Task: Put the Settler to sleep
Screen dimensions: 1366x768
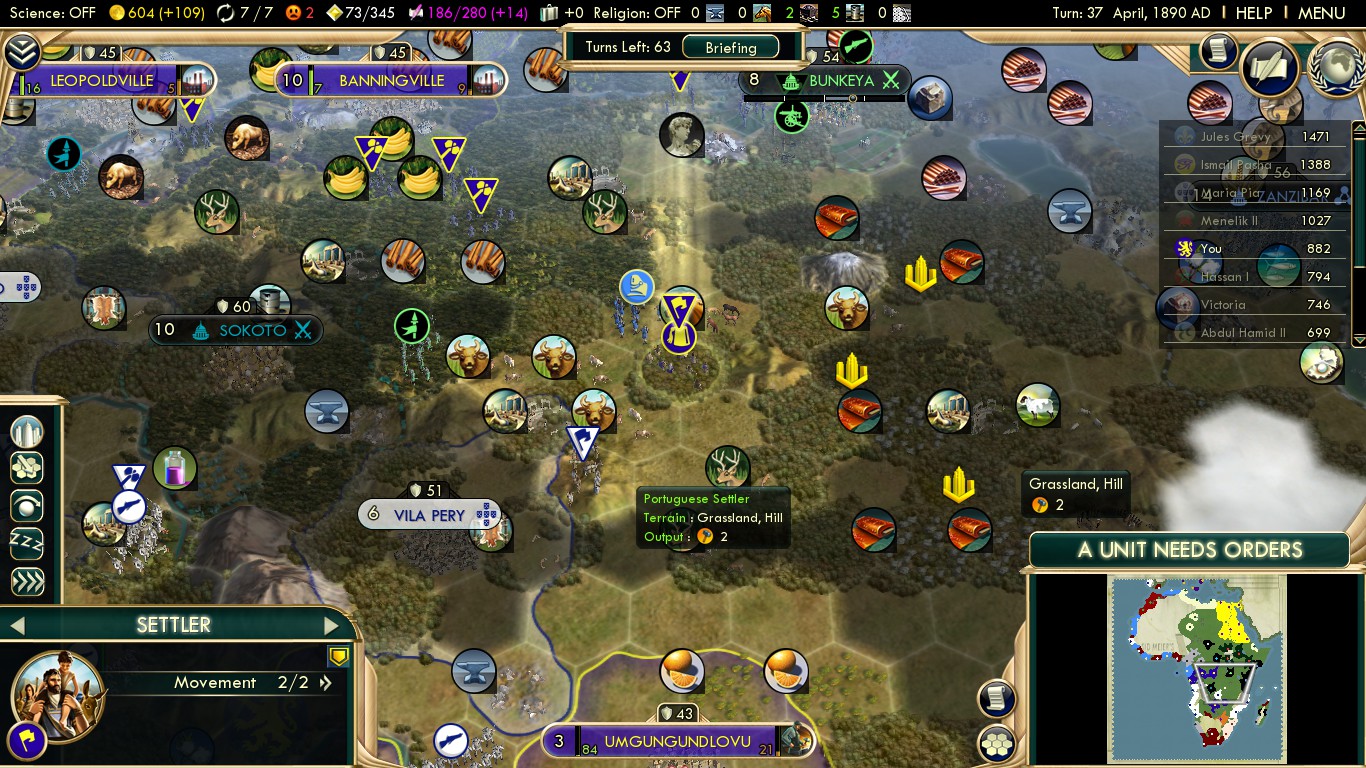Action: pyautogui.click(x=27, y=543)
